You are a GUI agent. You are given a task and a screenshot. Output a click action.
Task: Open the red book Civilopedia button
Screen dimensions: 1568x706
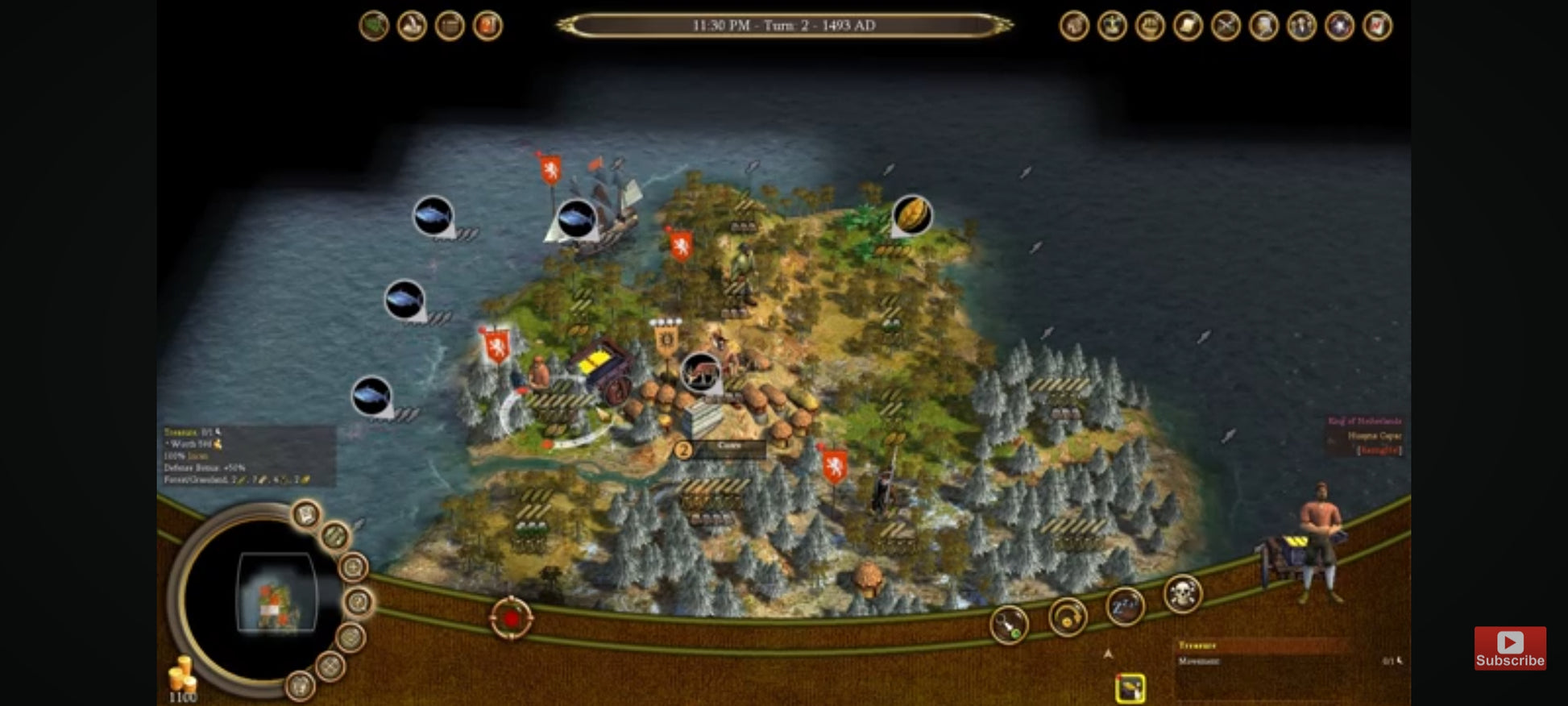(487, 26)
